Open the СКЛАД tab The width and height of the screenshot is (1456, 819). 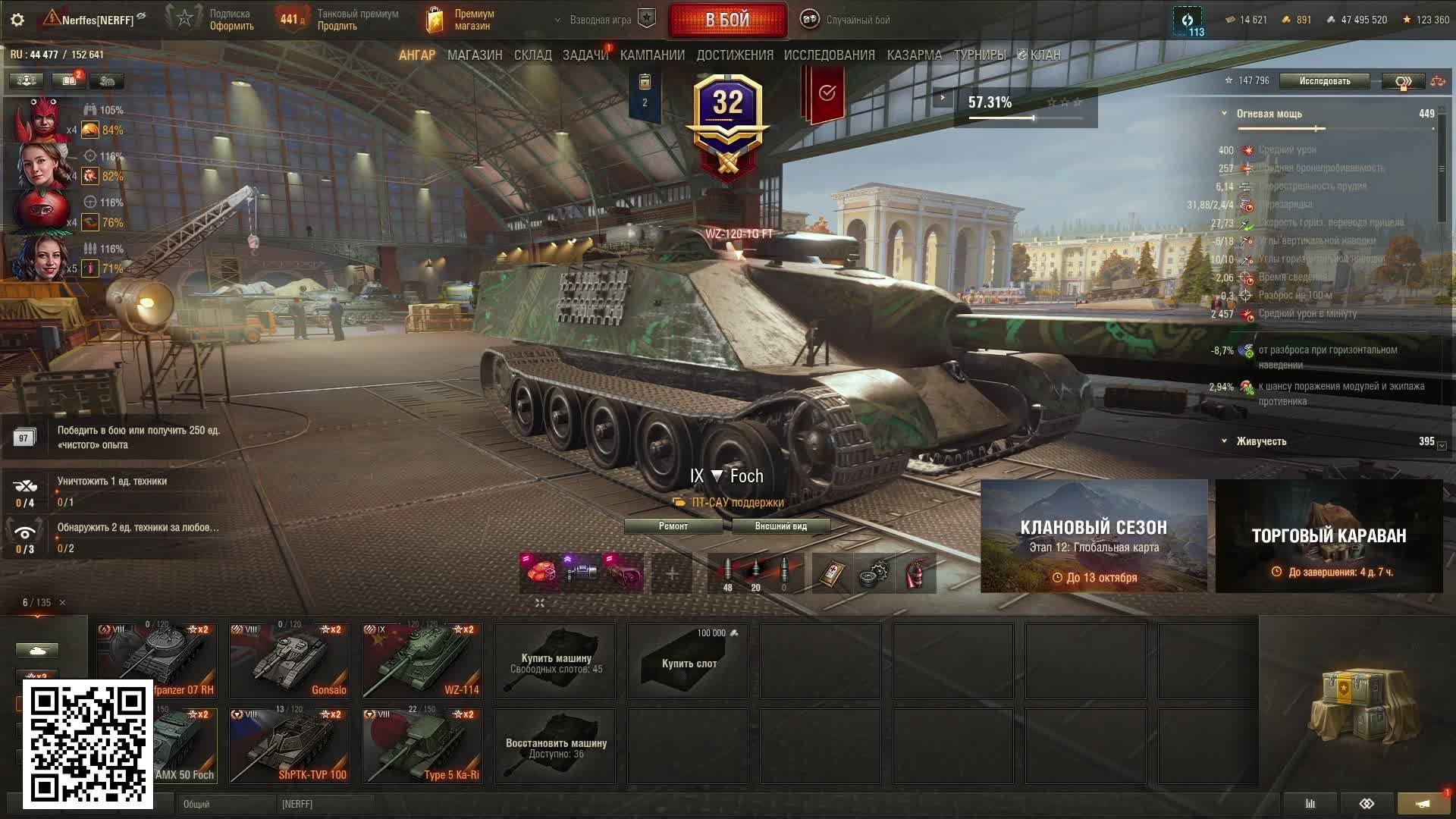click(532, 55)
